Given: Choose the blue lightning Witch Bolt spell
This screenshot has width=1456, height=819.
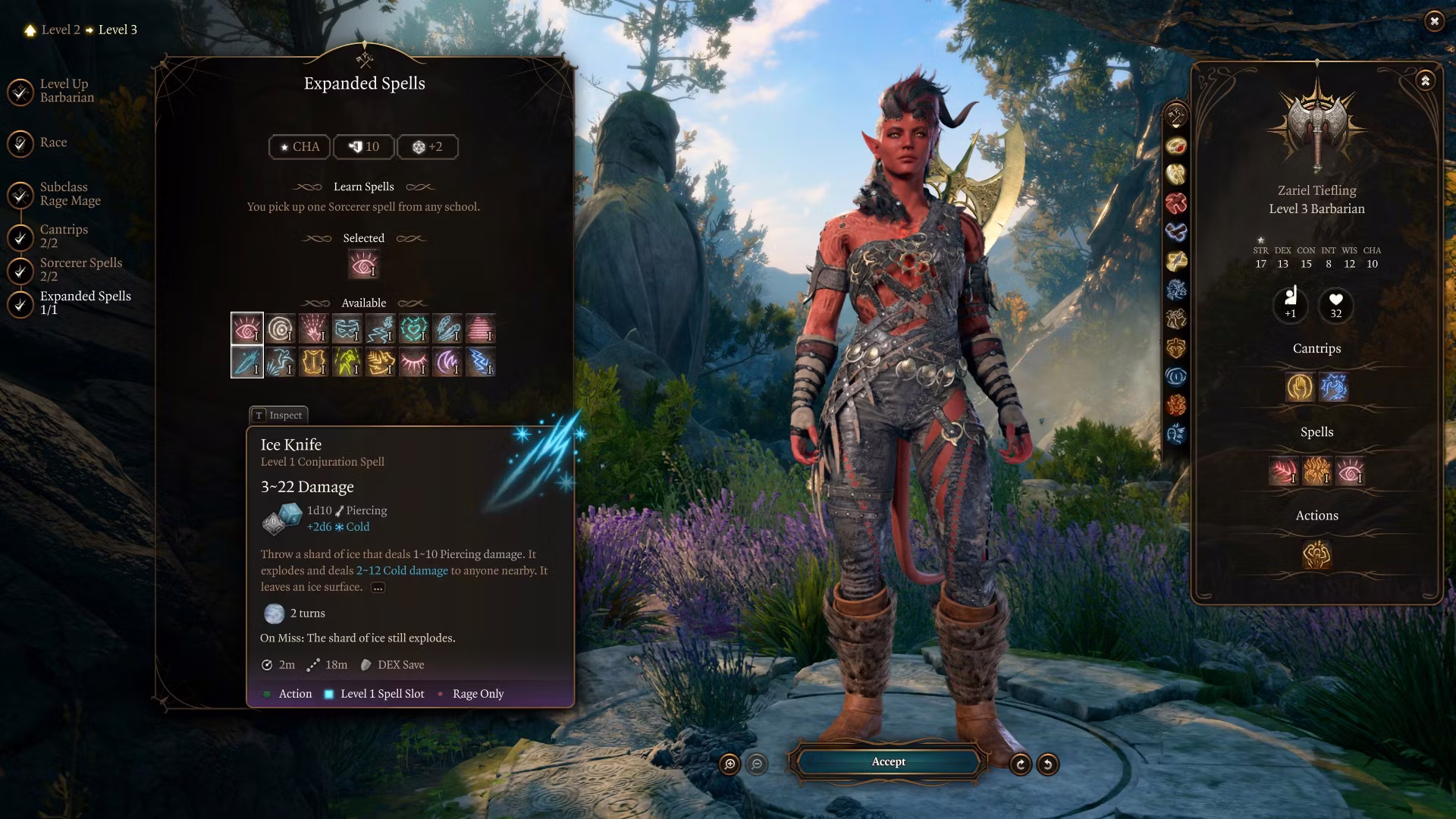Looking at the screenshot, I should tap(481, 362).
